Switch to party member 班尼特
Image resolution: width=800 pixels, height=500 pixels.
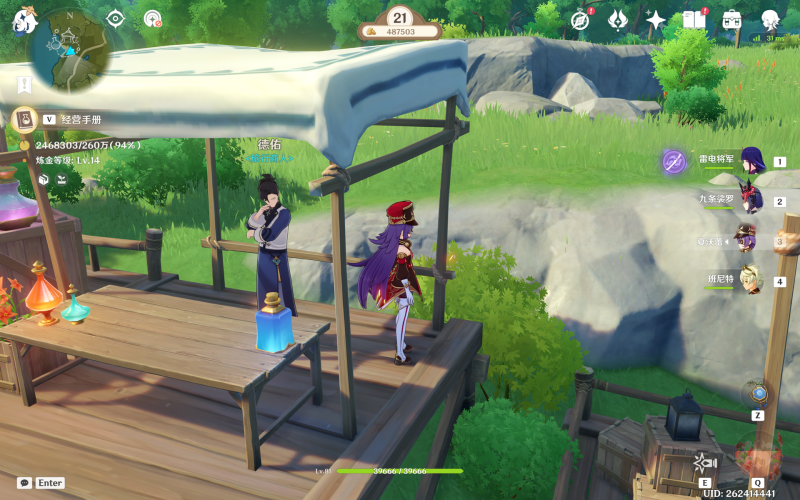click(748, 281)
